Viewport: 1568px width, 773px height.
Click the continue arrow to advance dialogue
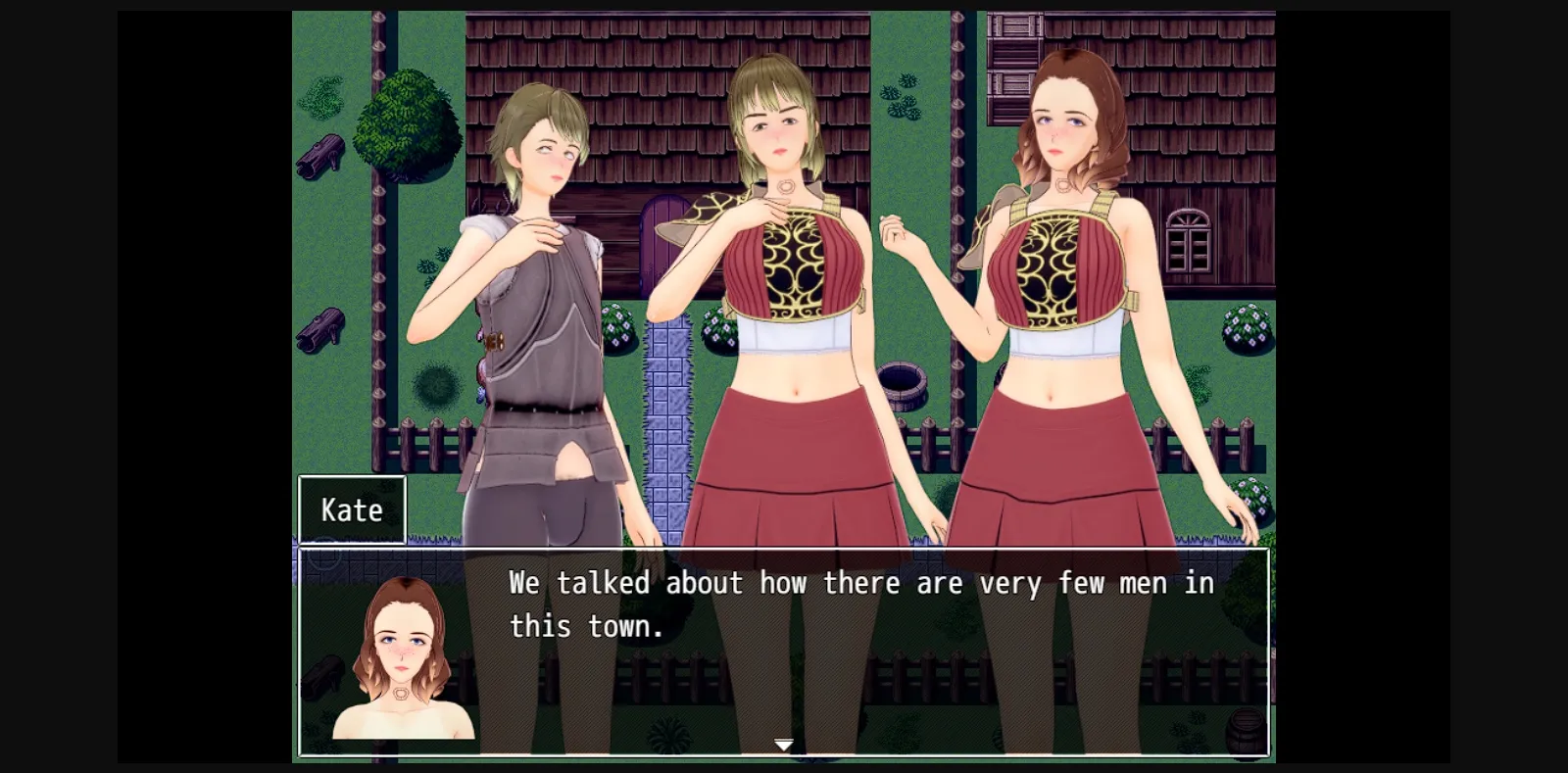(783, 745)
